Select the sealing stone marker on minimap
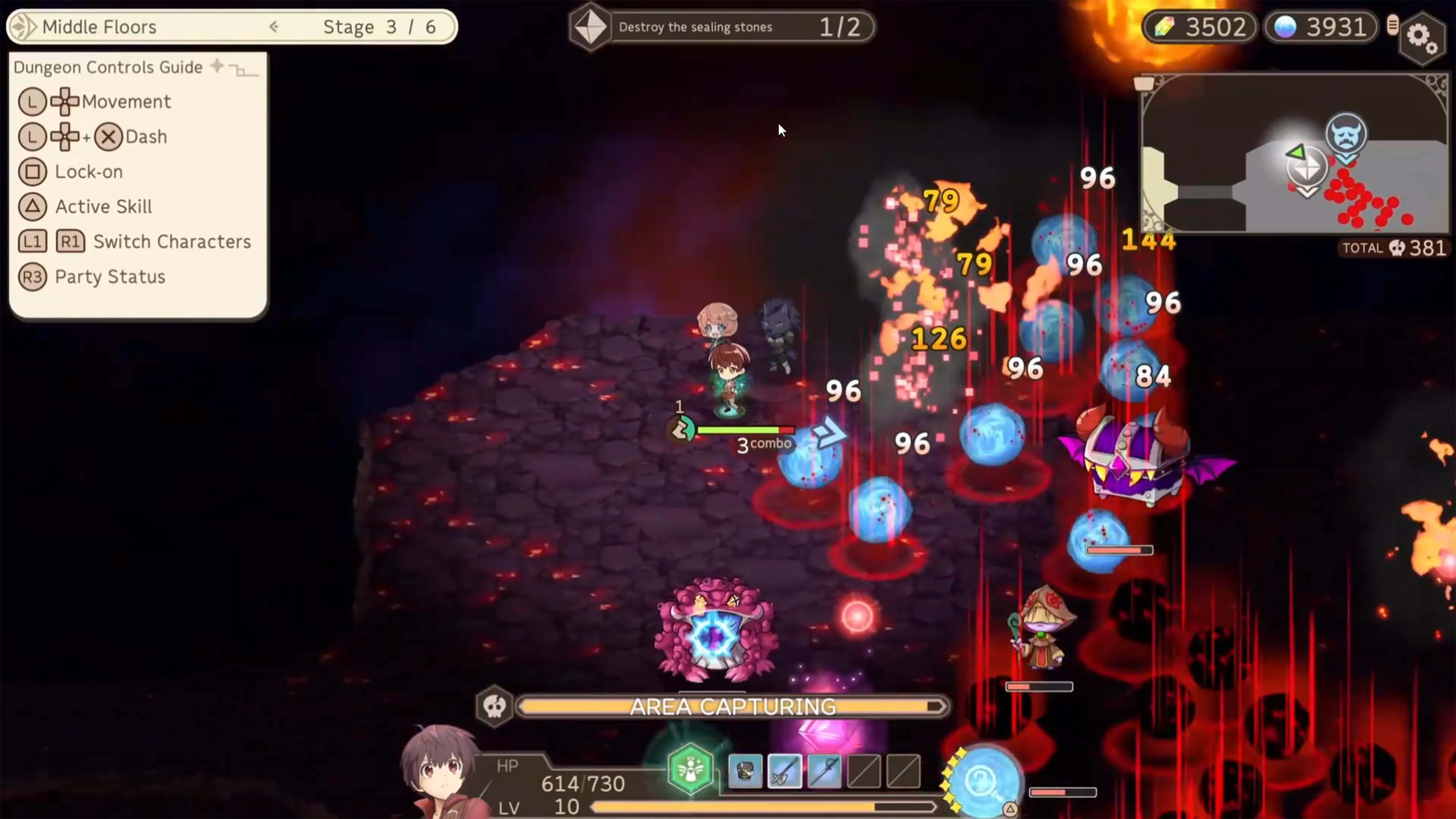This screenshot has height=819, width=1456. 1307,167
